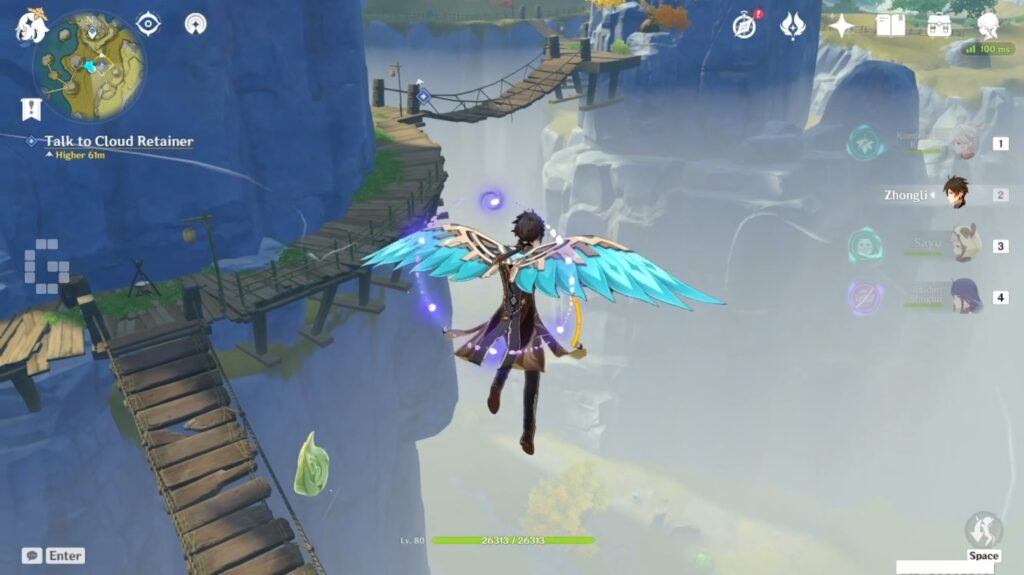Switch to Sayu in the party list

(x=964, y=245)
